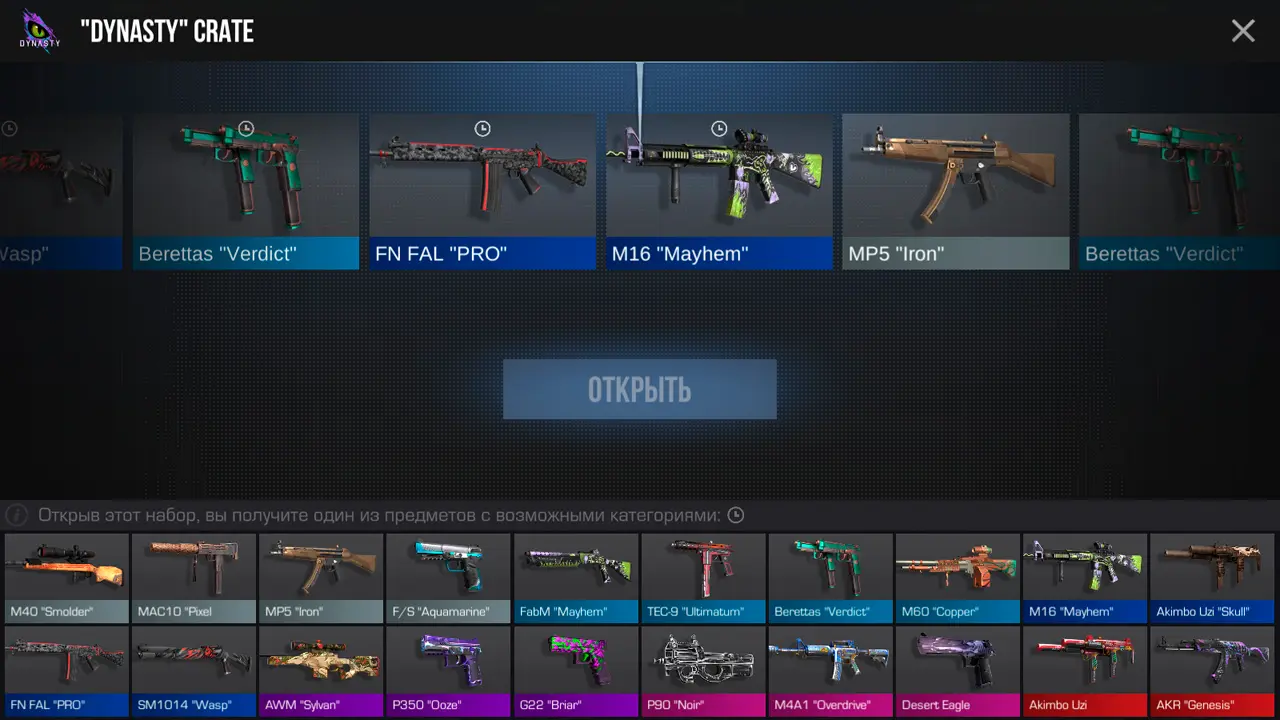Image resolution: width=1280 pixels, height=720 pixels.
Task: Pick the SM1014 "Wasp" shotgun tile
Action: (194, 671)
